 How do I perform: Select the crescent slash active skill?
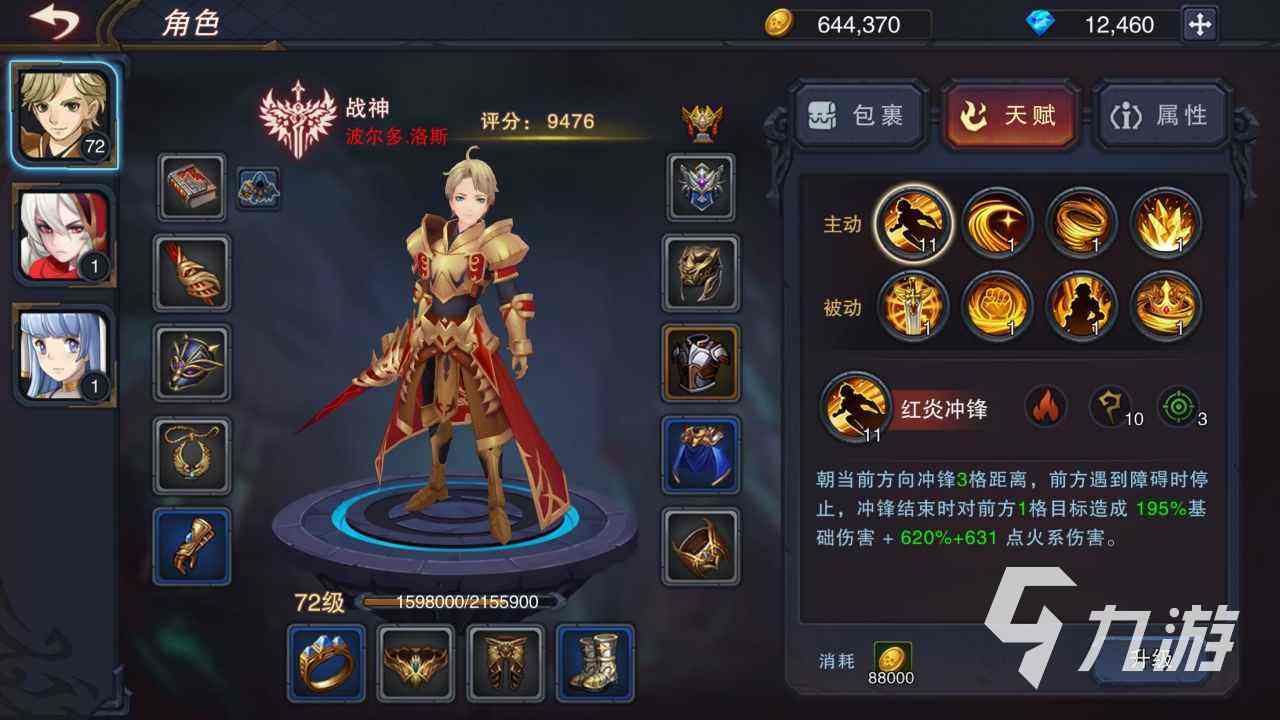click(997, 222)
